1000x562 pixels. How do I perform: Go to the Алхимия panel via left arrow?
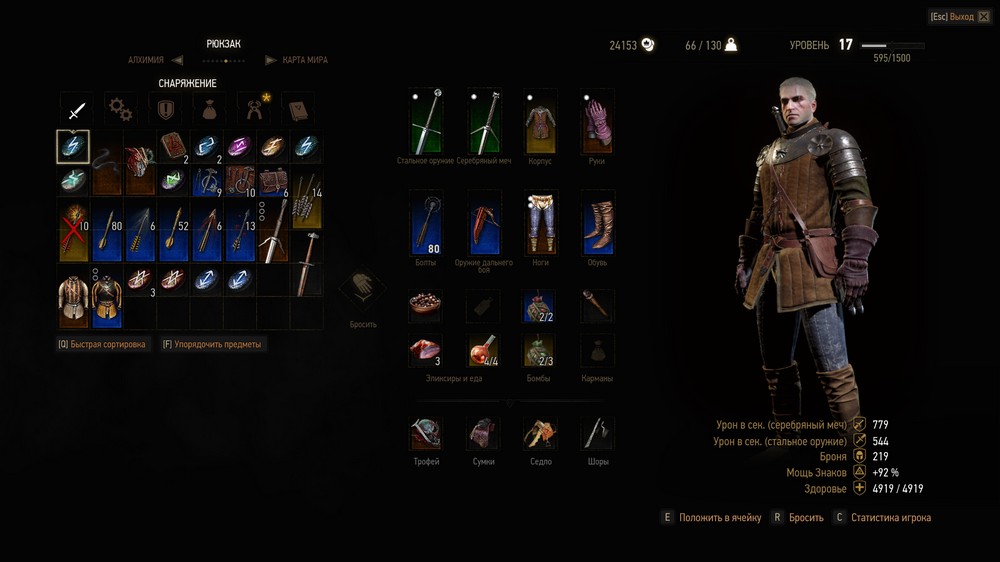coord(177,60)
